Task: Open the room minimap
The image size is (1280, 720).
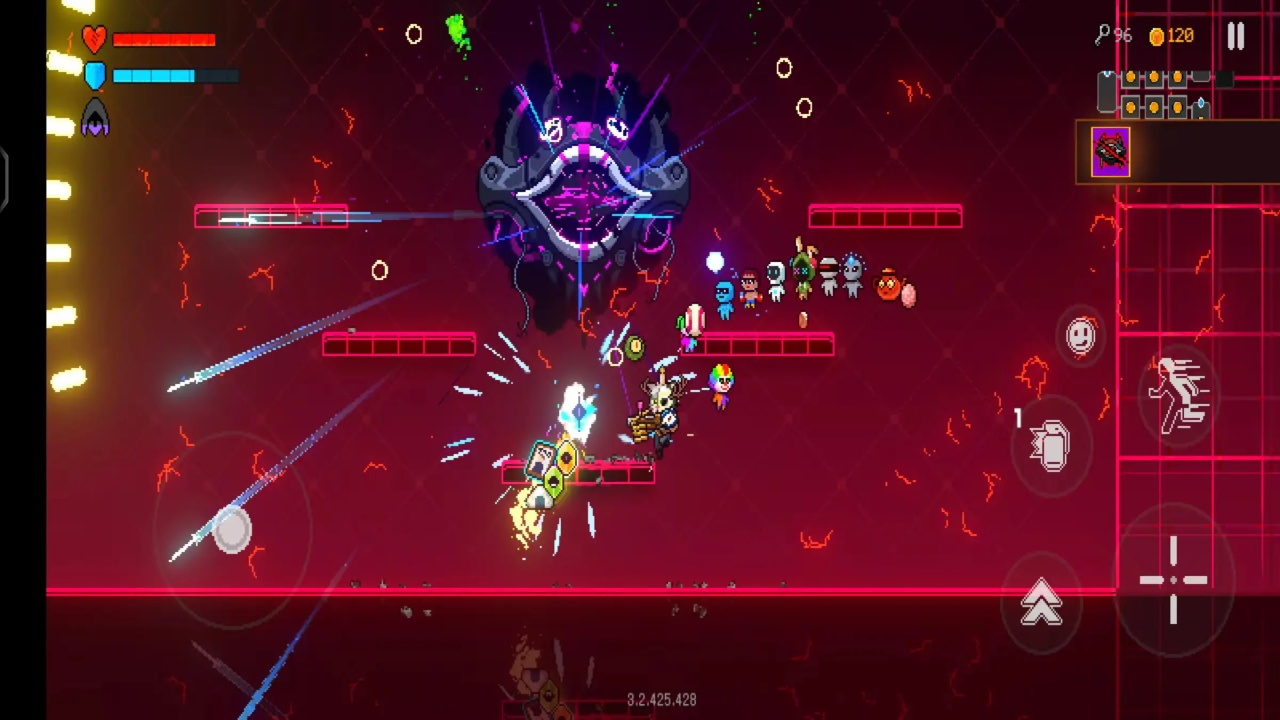Action: pyautogui.click(x=1160, y=93)
